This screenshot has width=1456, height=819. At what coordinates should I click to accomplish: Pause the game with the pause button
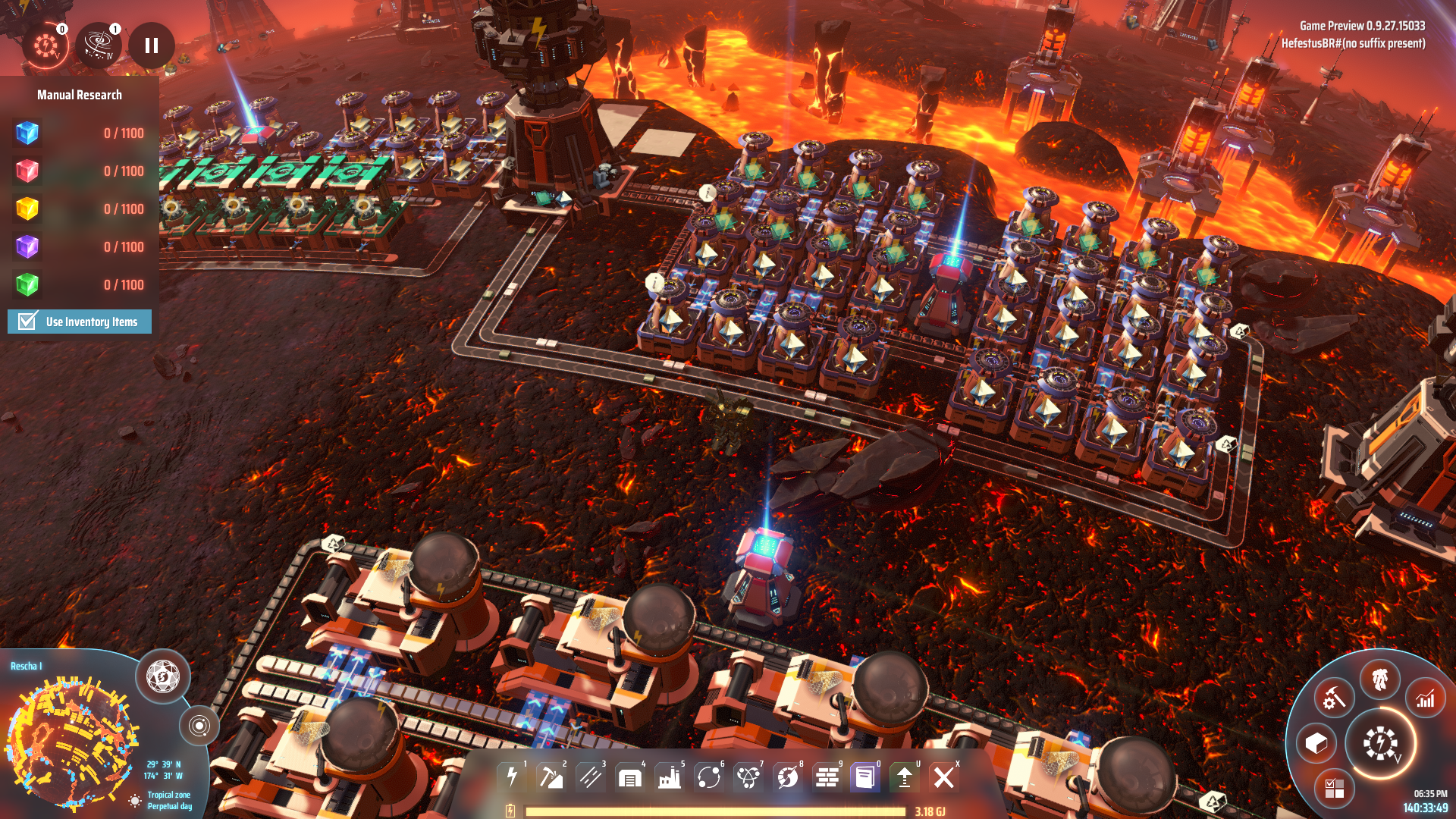[152, 46]
